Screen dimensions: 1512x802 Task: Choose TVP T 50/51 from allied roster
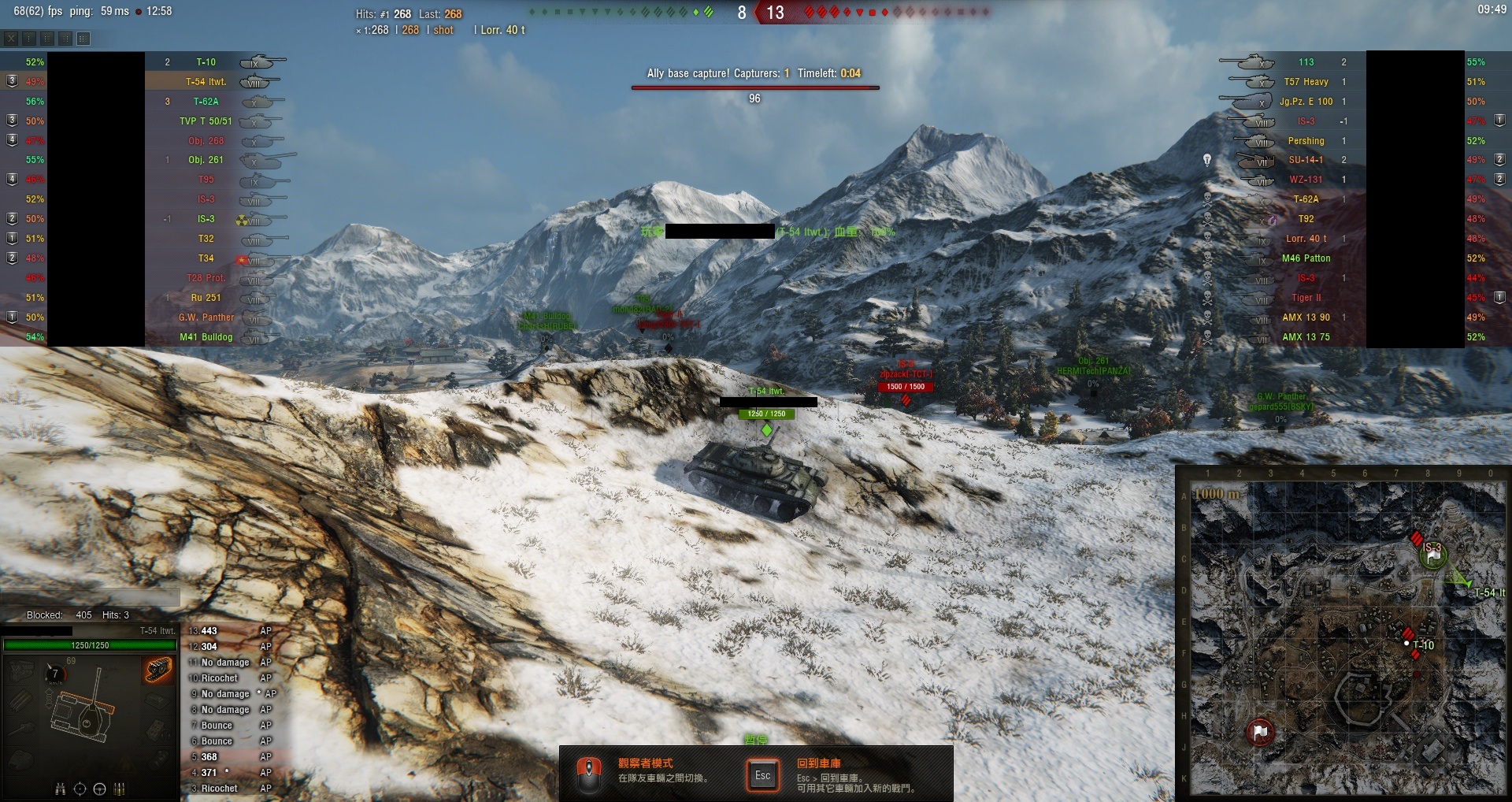[206, 121]
